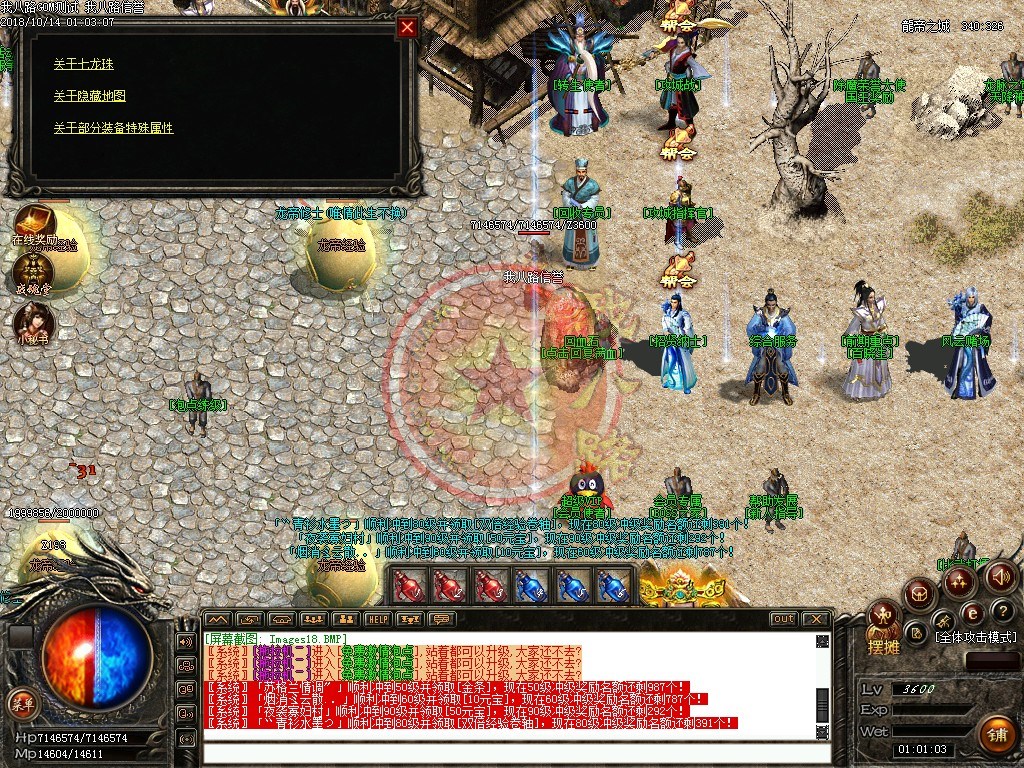Open the 关于七龙珠 link
This screenshot has width=1024, height=768.
tap(84, 64)
